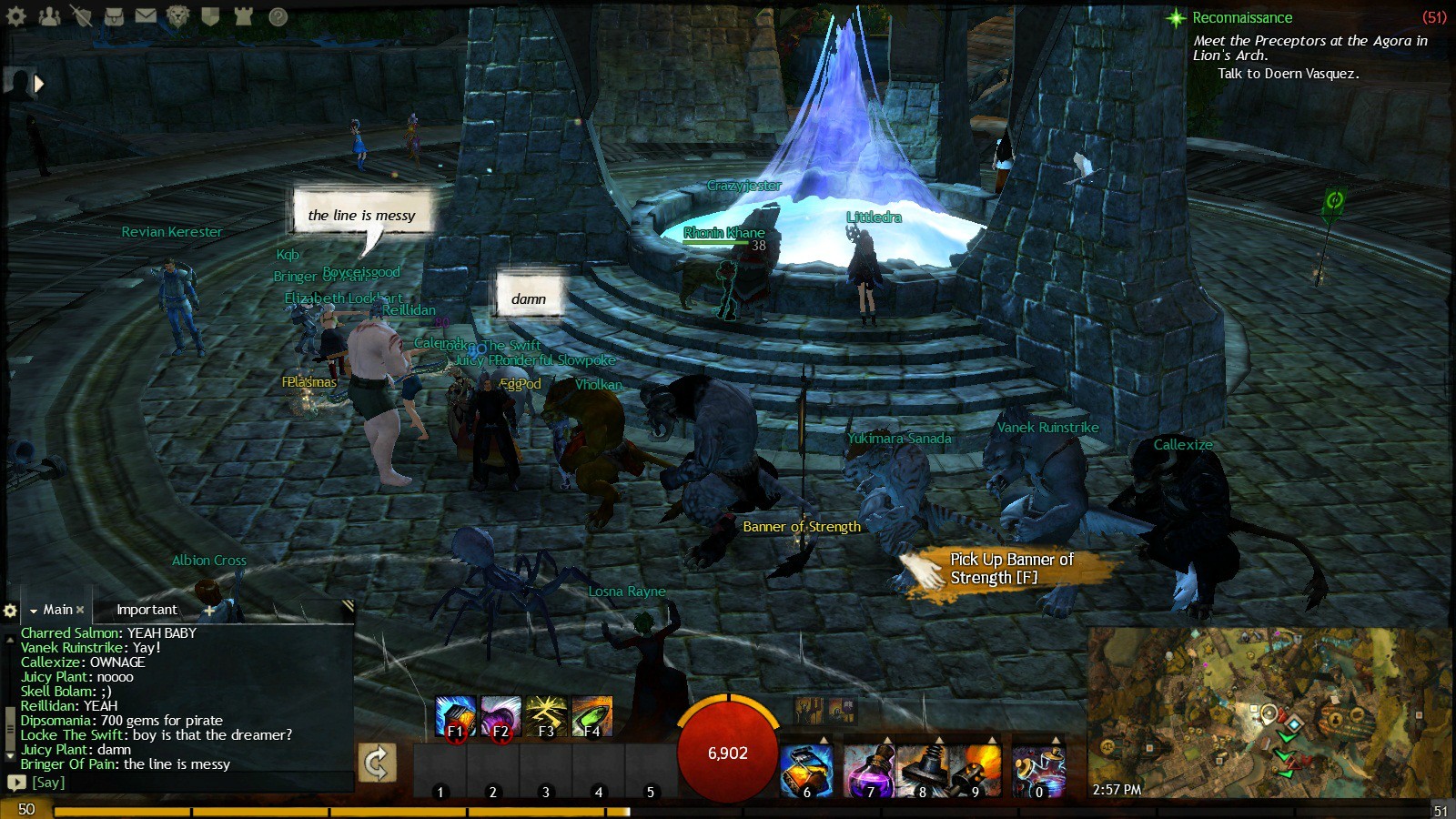Click the Say chat input field

click(x=182, y=783)
